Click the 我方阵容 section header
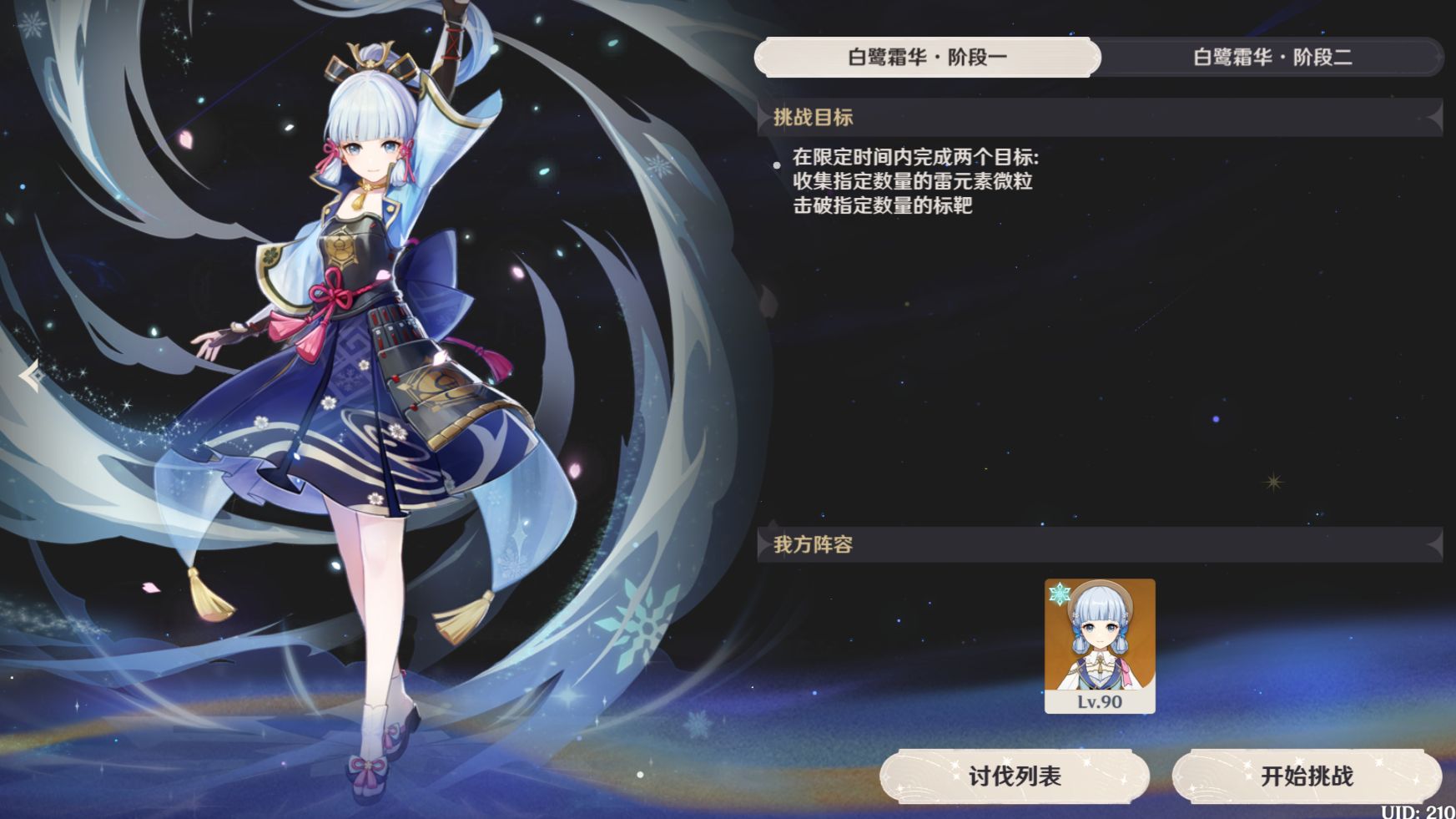 point(814,545)
